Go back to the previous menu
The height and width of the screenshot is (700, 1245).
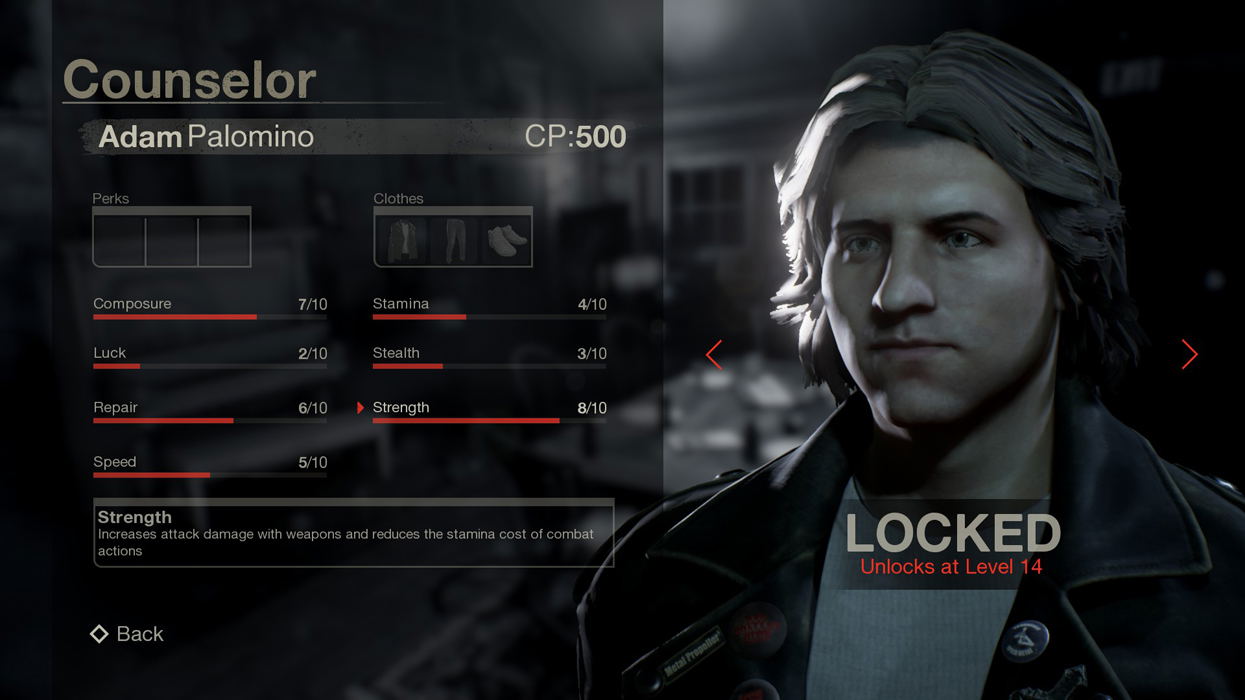(127, 634)
